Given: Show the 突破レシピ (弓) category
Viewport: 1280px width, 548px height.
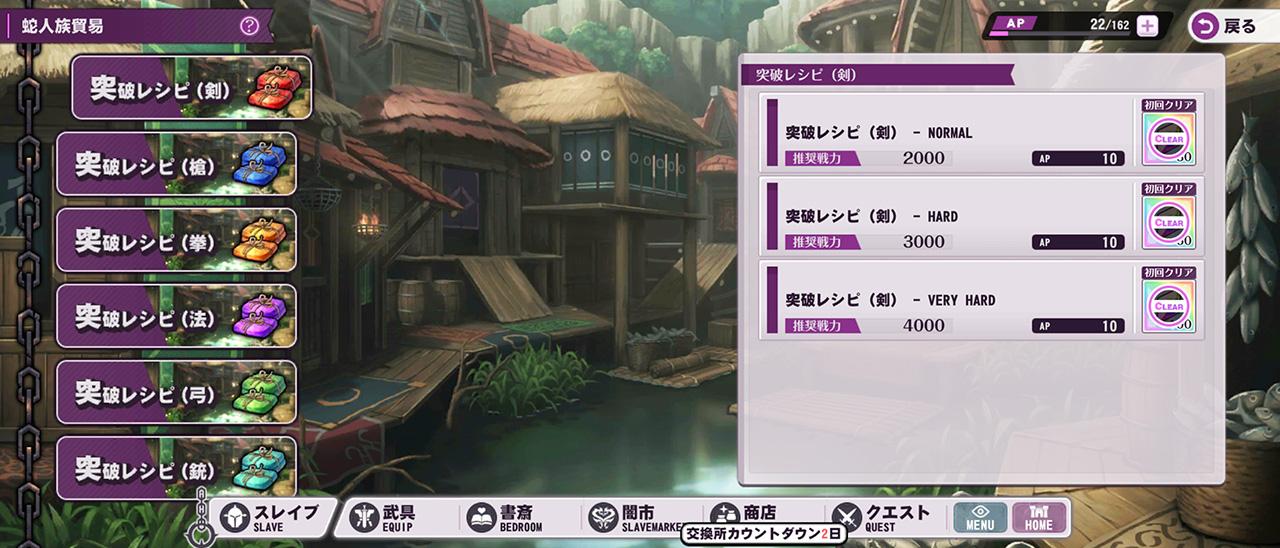Looking at the screenshot, I should pos(176,392).
